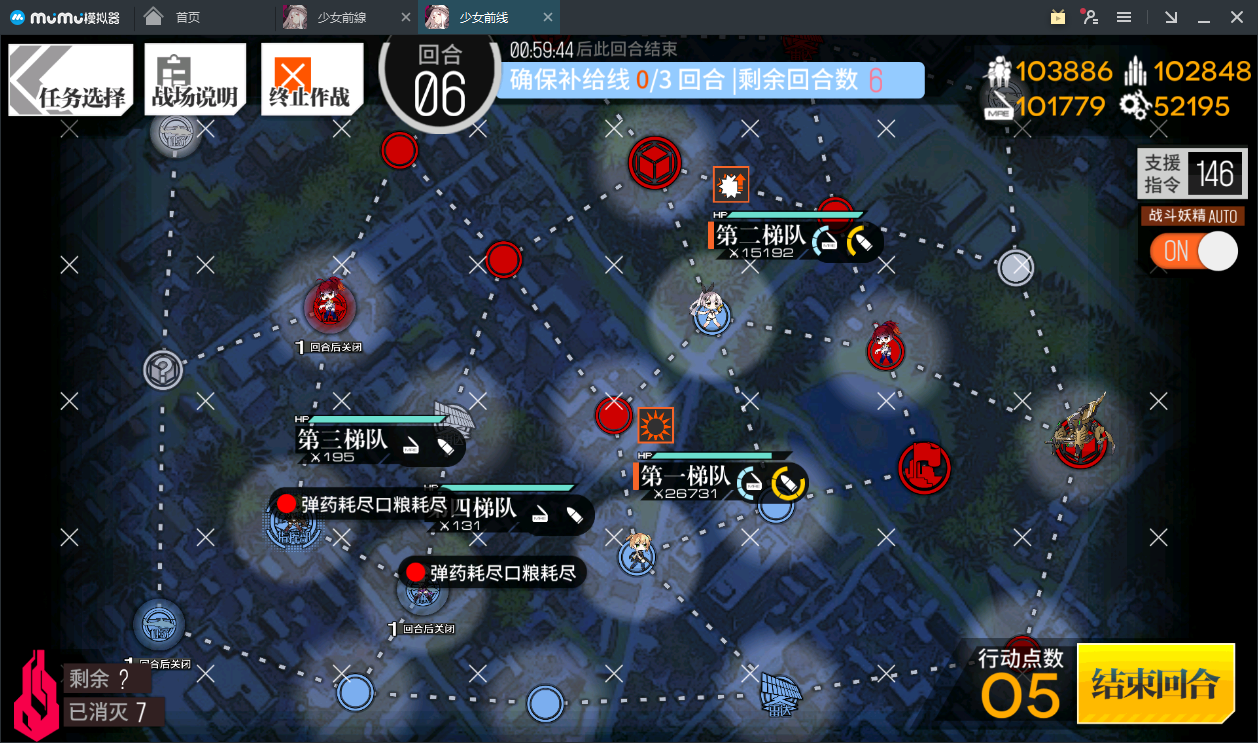This screenshot has width=1258, height=743.
Task: Select the 第二梯队 echelon label
Action: point(761,236)
